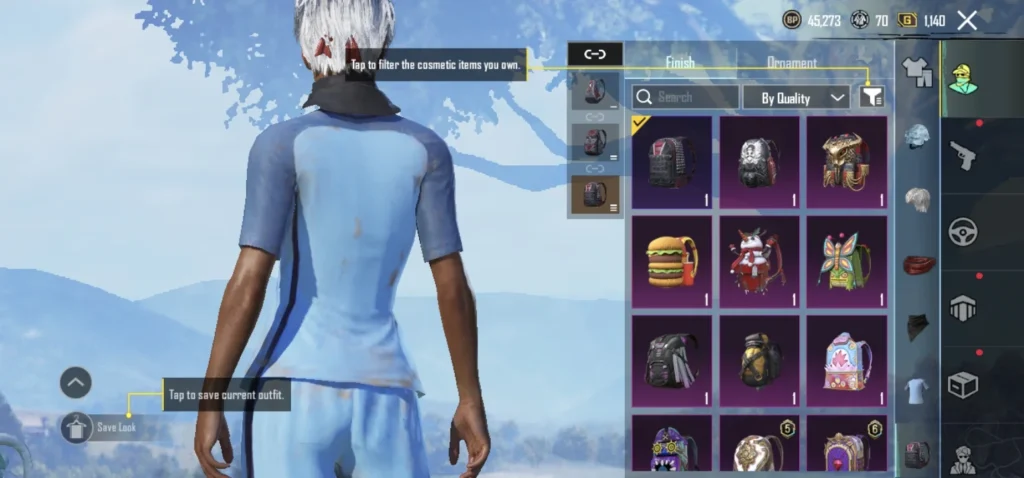Select the helmet subcategory icon
The height and width of the screenshot is (478, 1024).
pos(918,136)
